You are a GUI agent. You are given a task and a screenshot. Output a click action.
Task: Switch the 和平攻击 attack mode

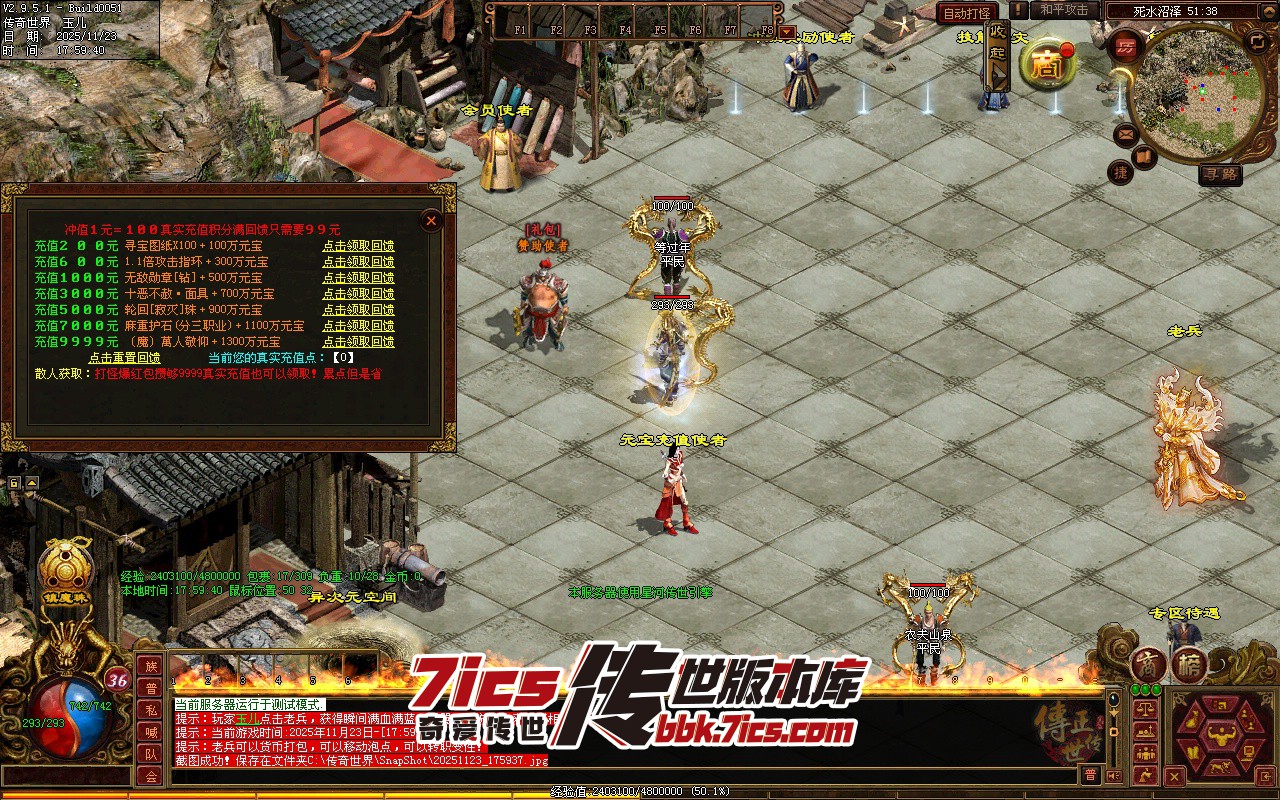(1064, 10)
